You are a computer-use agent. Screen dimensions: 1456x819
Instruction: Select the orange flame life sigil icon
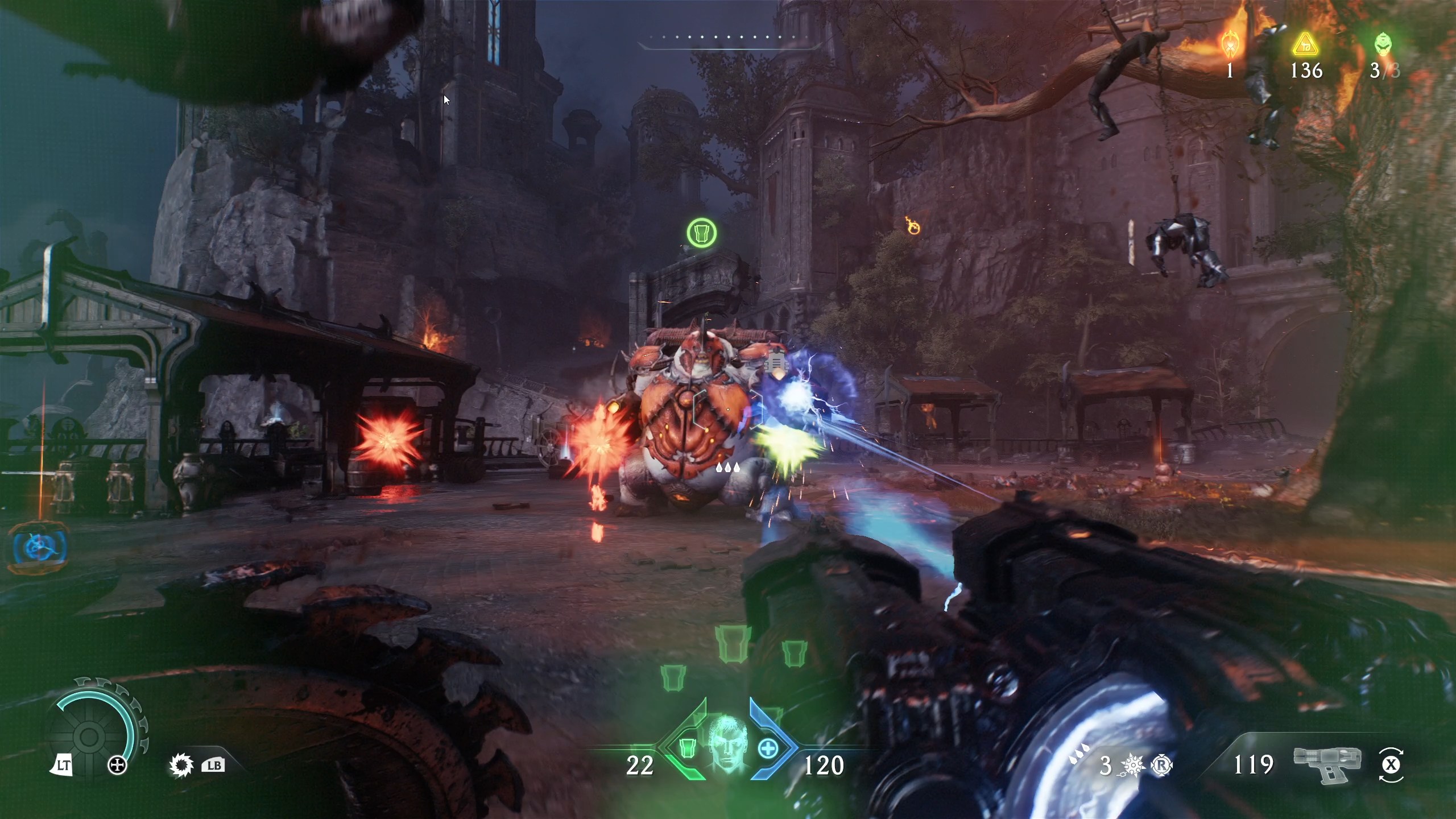(x=1230, y=44)
